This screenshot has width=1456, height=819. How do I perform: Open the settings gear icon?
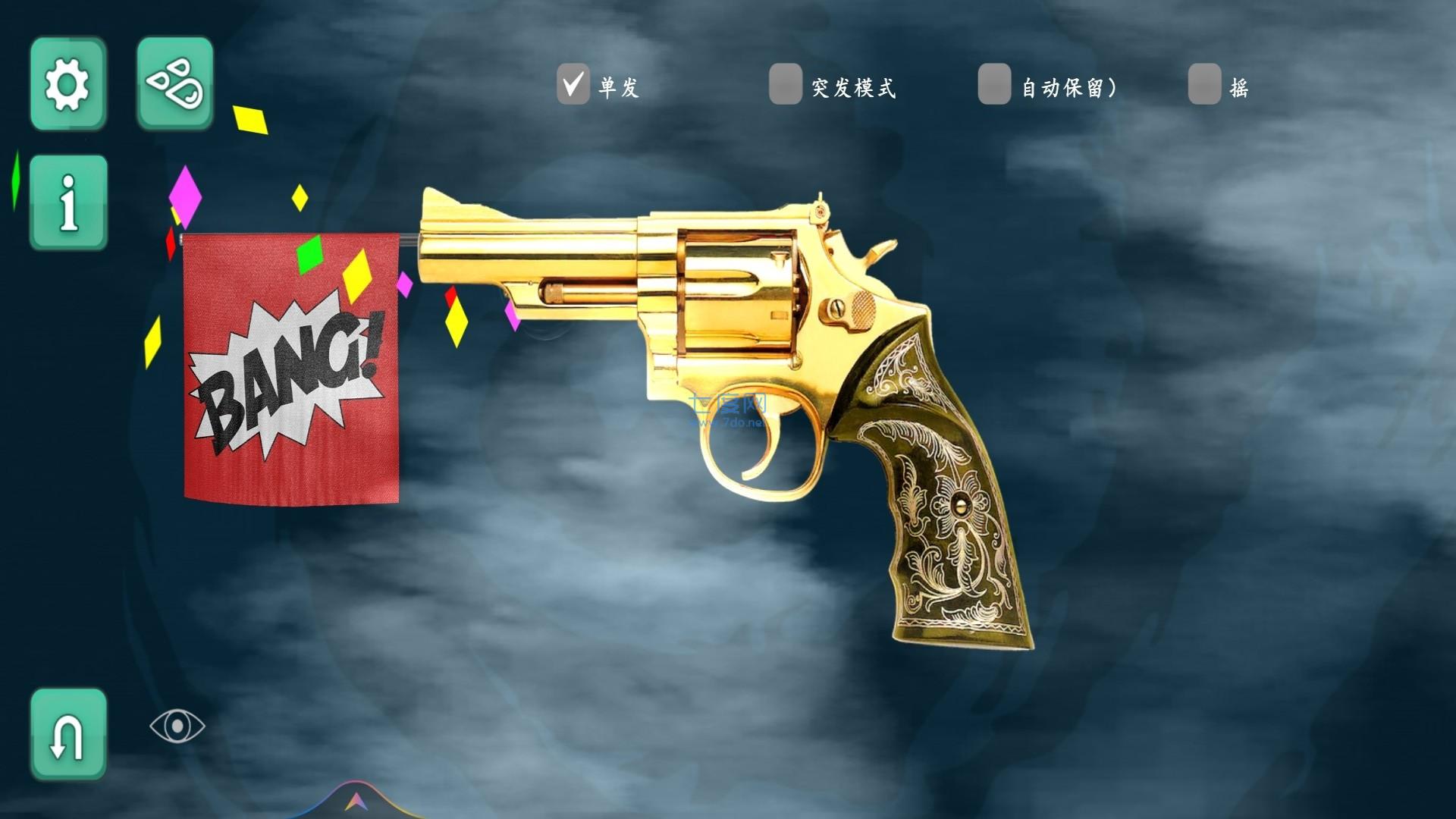[67, 83]
